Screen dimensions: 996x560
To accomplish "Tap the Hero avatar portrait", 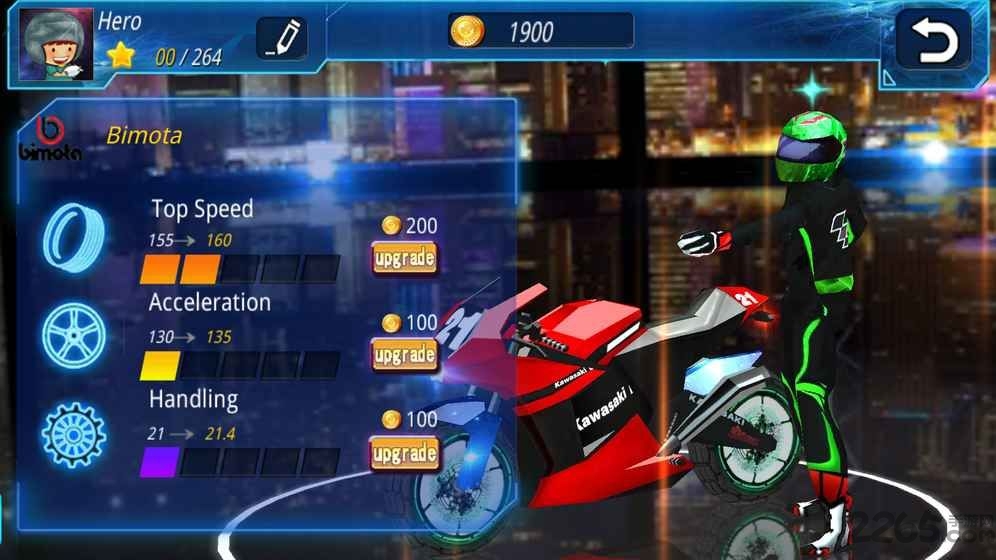I will pyautogui.click(x=56, y=45).
